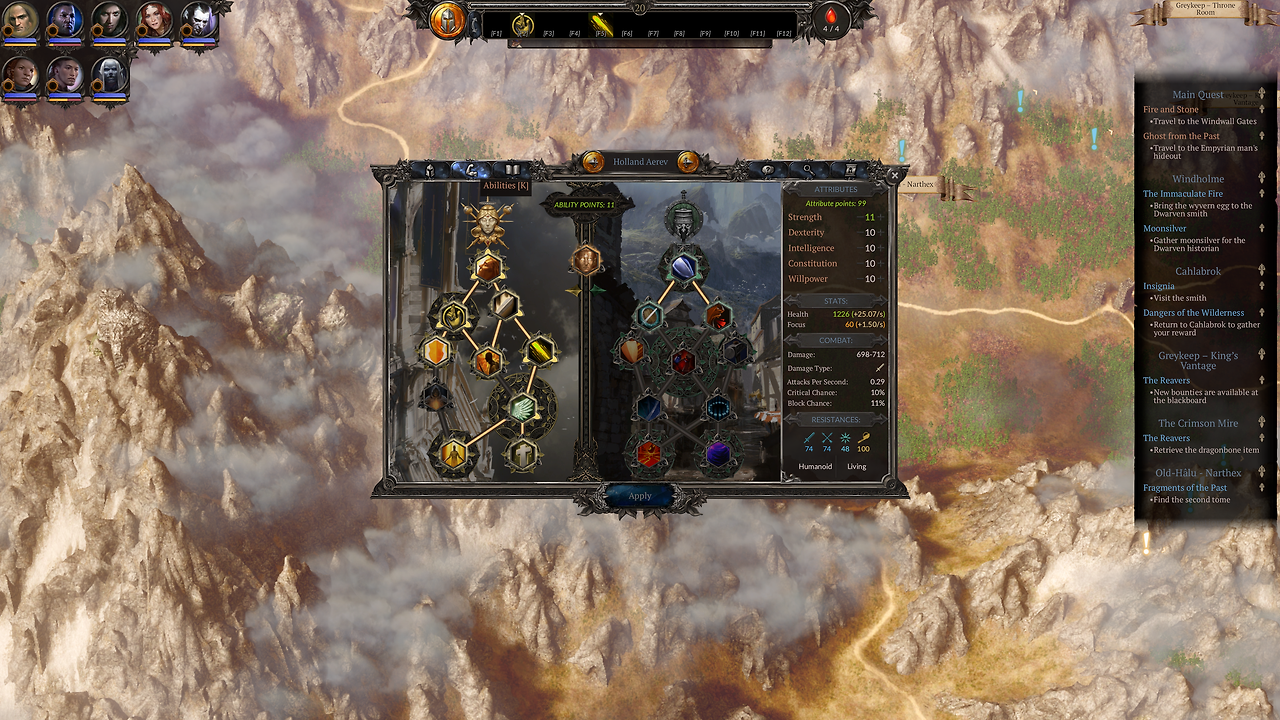The image size is (1280, 720).
Task: Close the character abilities window
Action: [894, 175]
